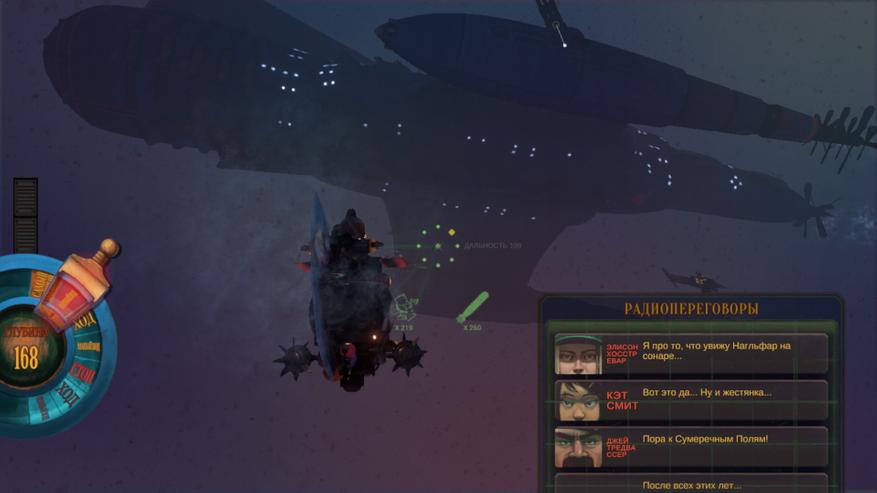The image size is (877, 493).
Task: Select the green torpedo ammo icon
Action: pos(472,307)
